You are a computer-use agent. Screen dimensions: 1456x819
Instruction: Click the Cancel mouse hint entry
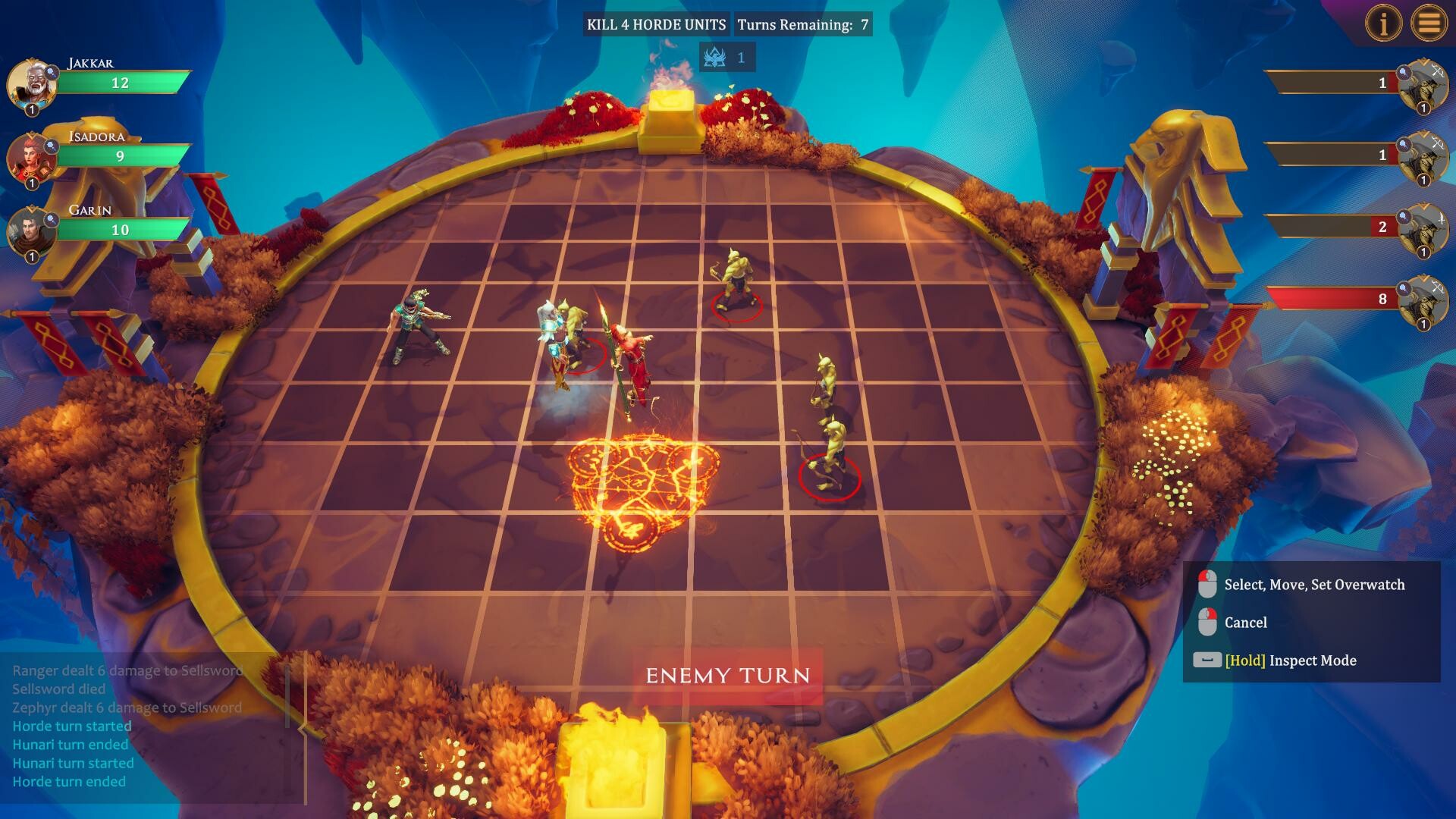click(x=1246, y=622)
